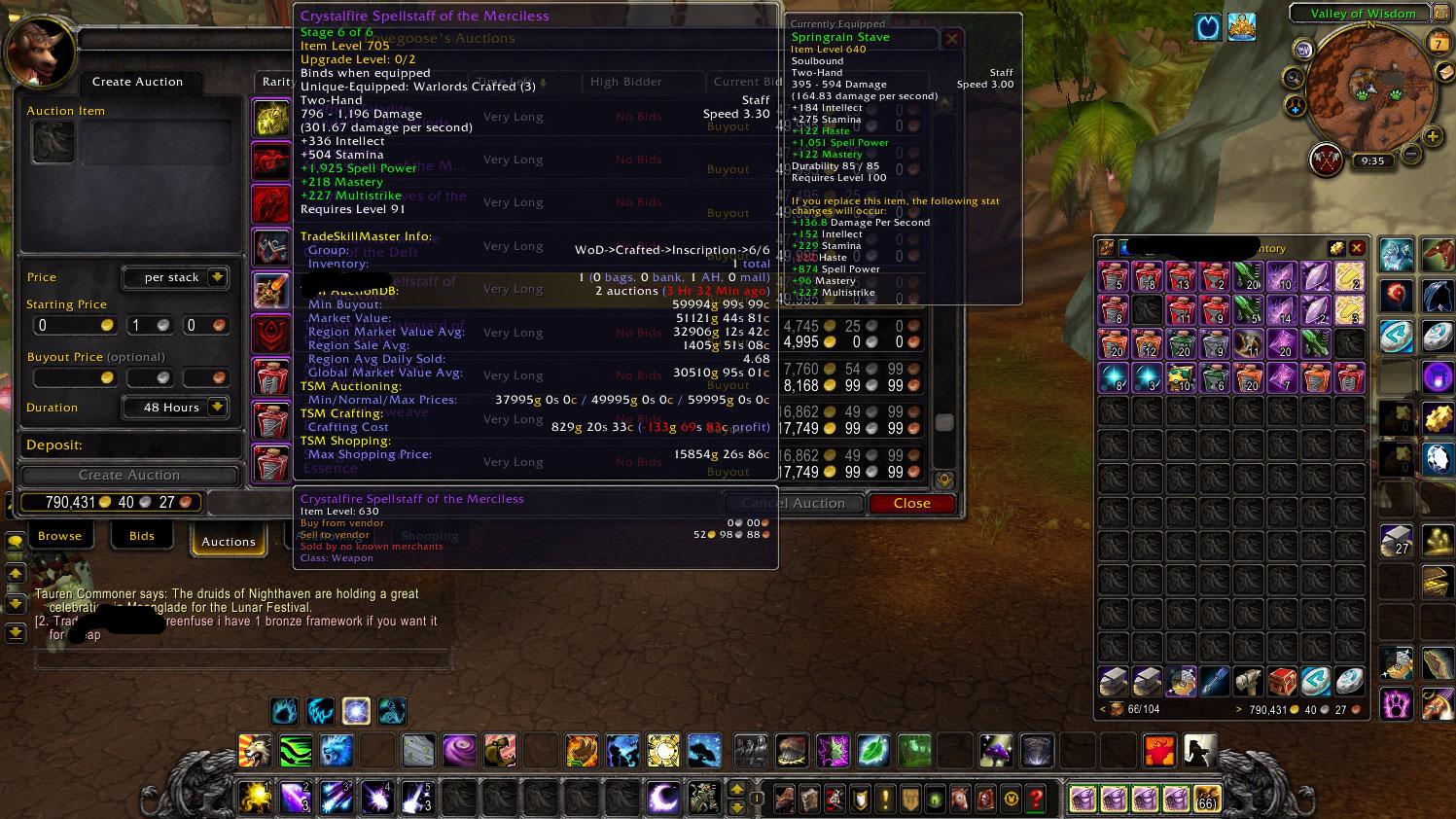The width and height of the screenshot is (1456, 819).
Task: Click the tree ability icon on the upper action bar
Action: (704, 749)
